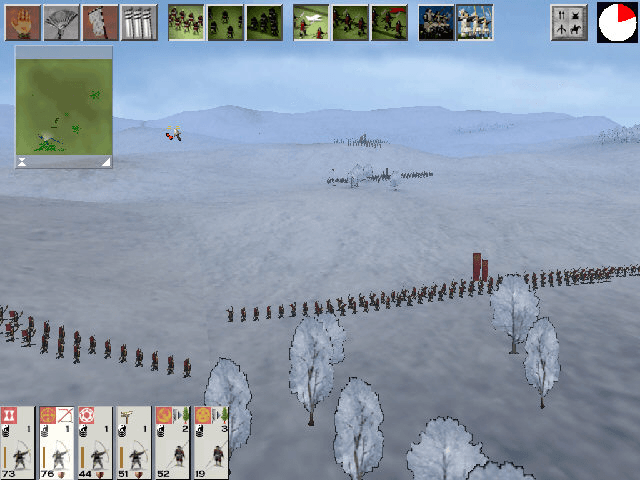
Task: Click on the green battlefield minimap
Action: pos(64,102)
